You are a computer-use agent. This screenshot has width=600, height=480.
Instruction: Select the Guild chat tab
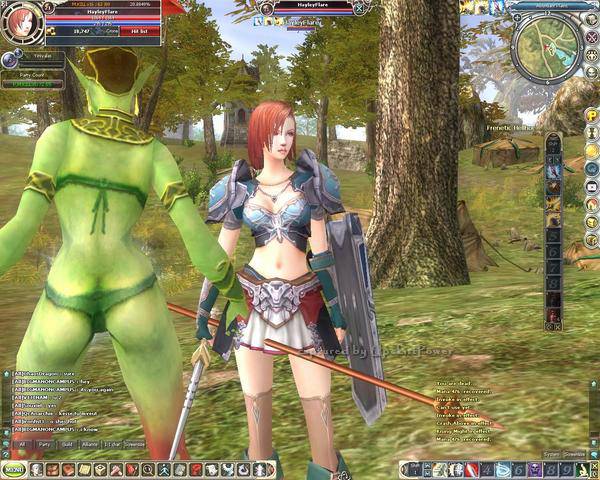pos(67,443)
